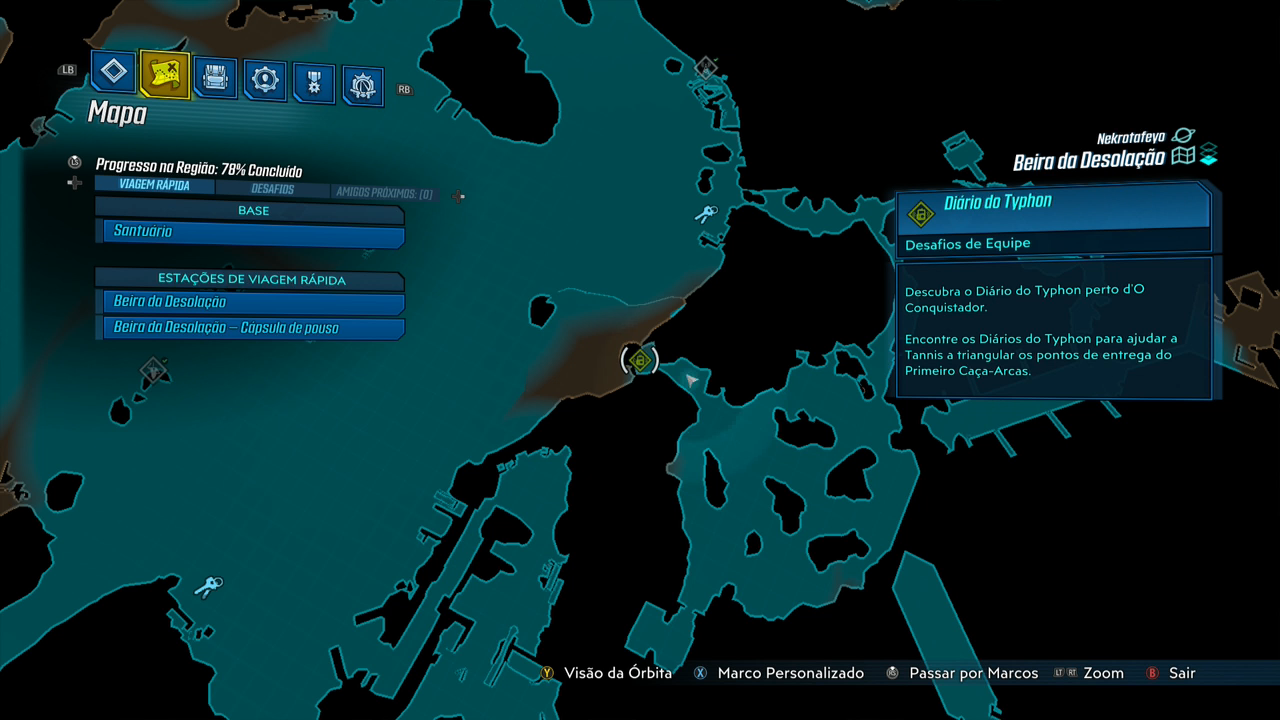Select the lower-left key marker on map
The height and width of the screenshot is (720, 1280).
click(208, 587)
